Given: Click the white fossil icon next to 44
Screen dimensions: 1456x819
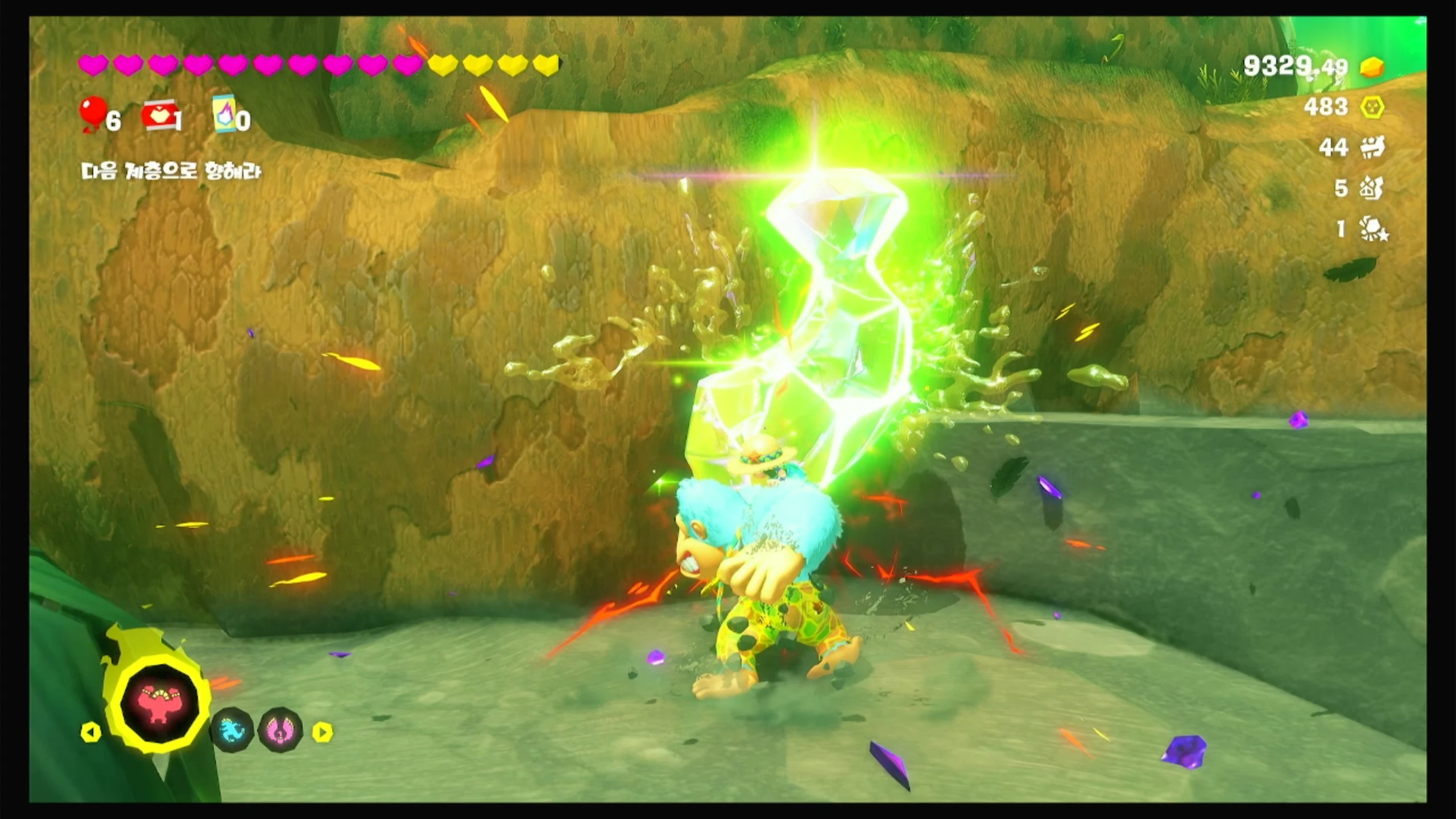Looking at the screenshot, I should point(1372,148).
